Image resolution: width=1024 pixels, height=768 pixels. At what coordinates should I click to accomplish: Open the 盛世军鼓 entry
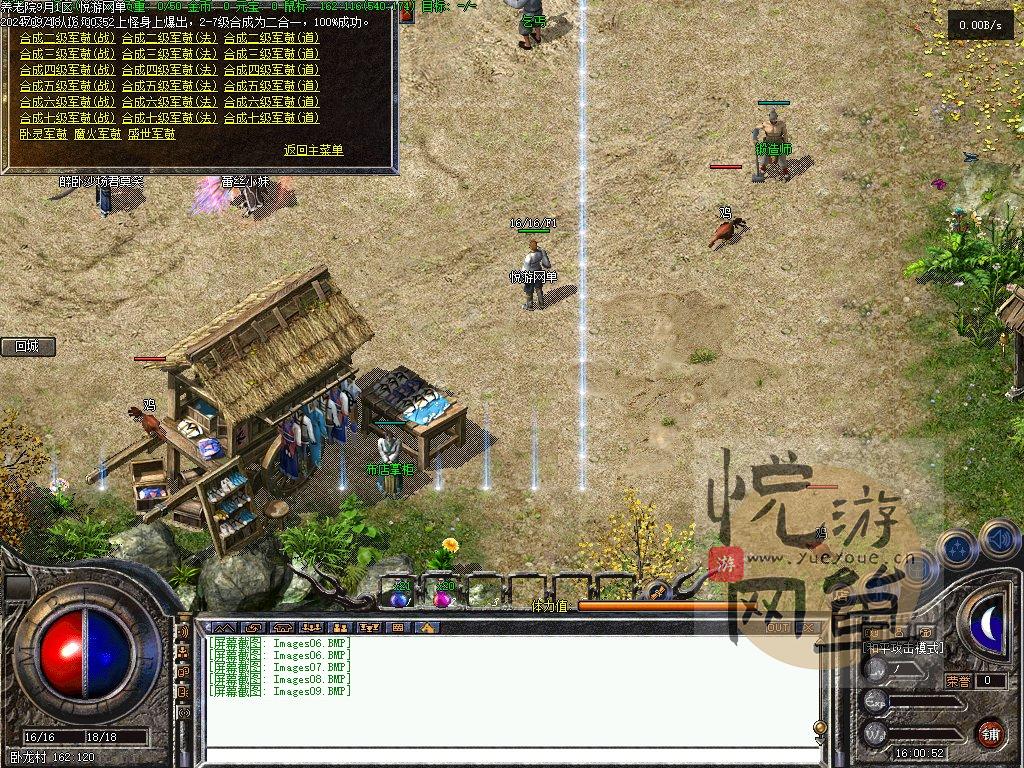(x=151, y=133)
